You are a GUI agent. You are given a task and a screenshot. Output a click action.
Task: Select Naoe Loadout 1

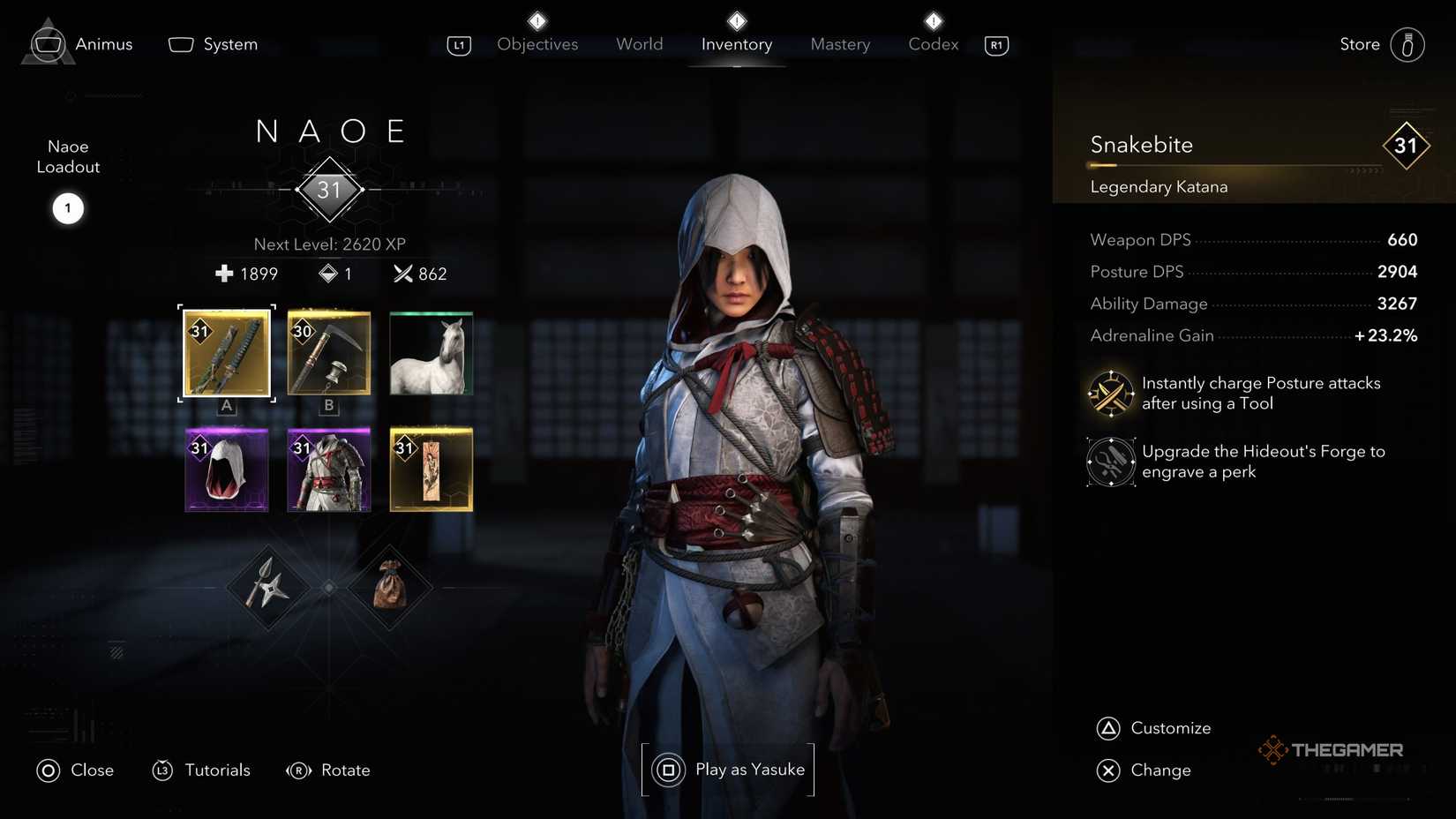[67, 208]
